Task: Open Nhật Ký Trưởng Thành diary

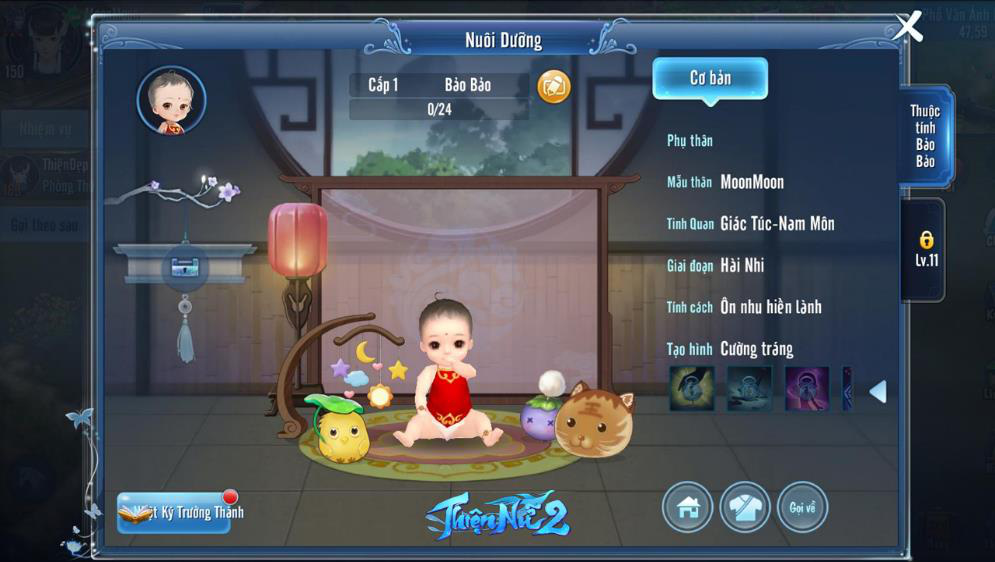Action: click(176, 512)
